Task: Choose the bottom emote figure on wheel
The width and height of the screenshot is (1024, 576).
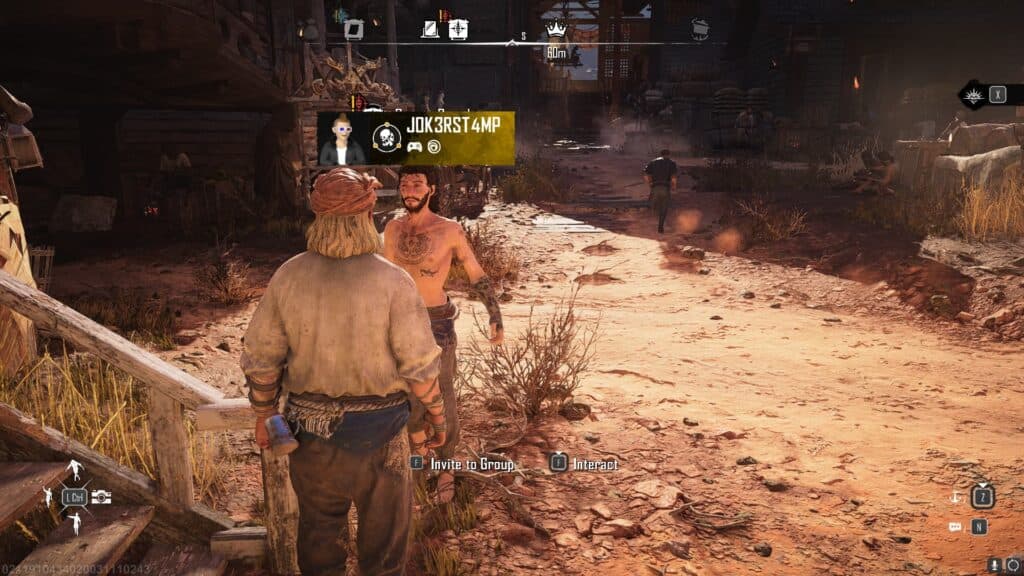Action: tap(74, 523)
